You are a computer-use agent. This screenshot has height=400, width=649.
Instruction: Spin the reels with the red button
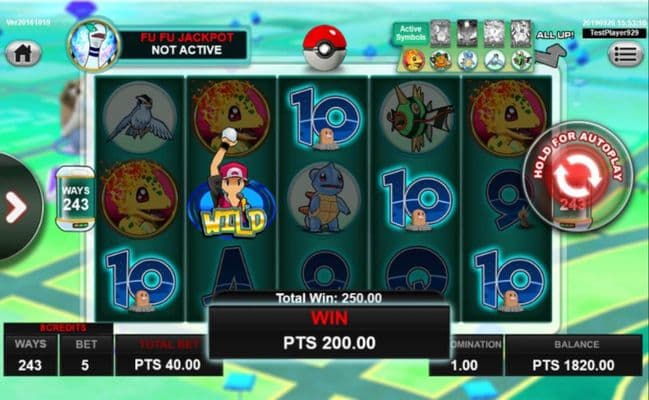coord(573,177)
